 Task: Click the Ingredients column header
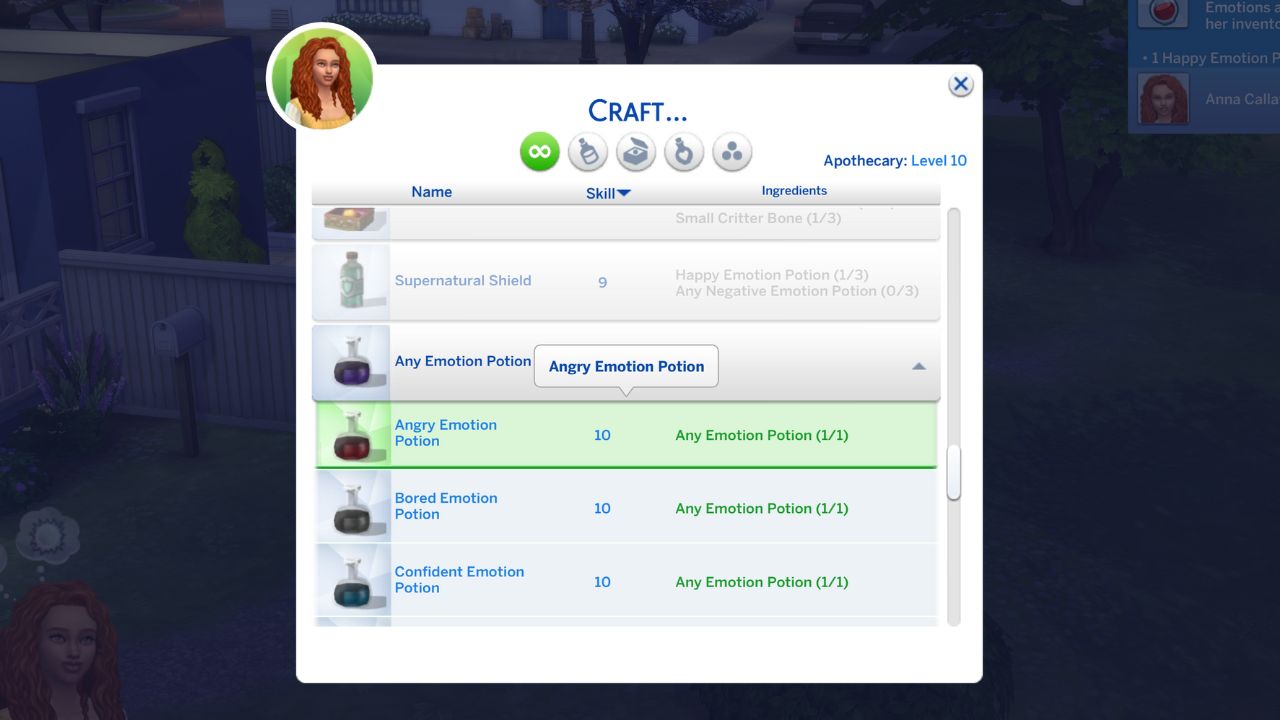[x=794, y=190]
